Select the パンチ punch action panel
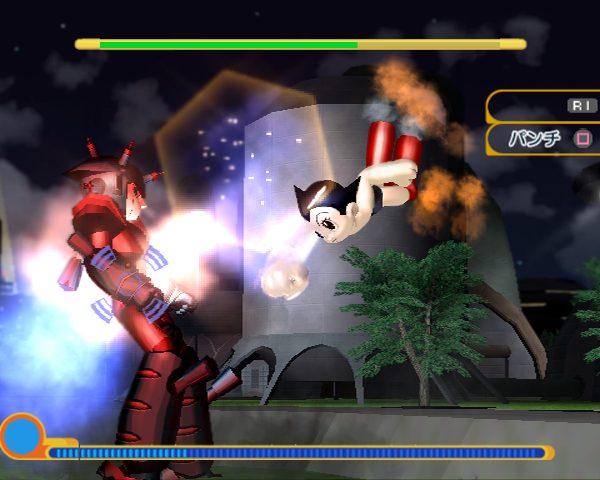 [546, 138]
